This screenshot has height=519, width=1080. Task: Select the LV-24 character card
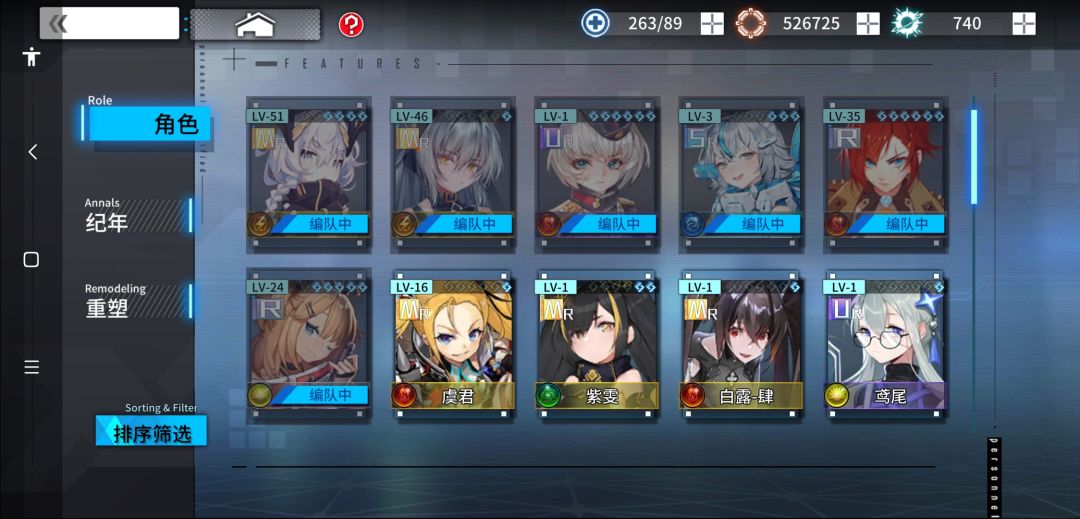point(308,343)
